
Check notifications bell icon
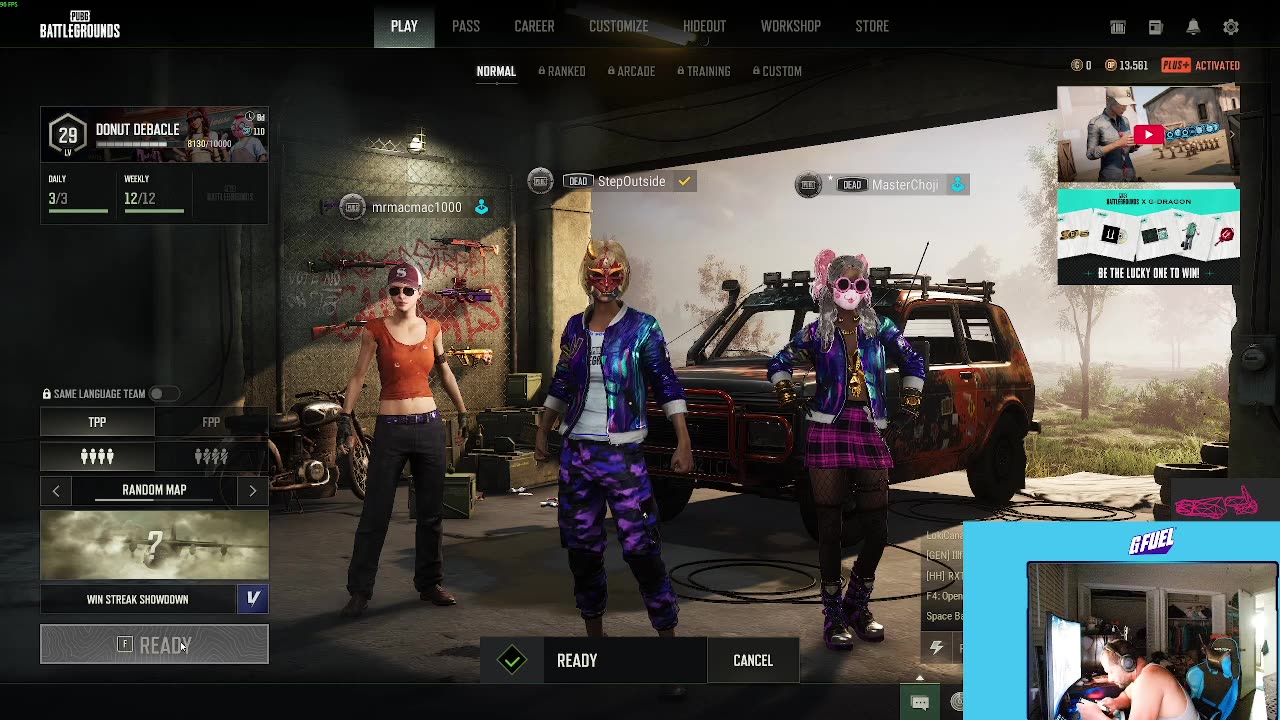click(x=1193, y=27)
